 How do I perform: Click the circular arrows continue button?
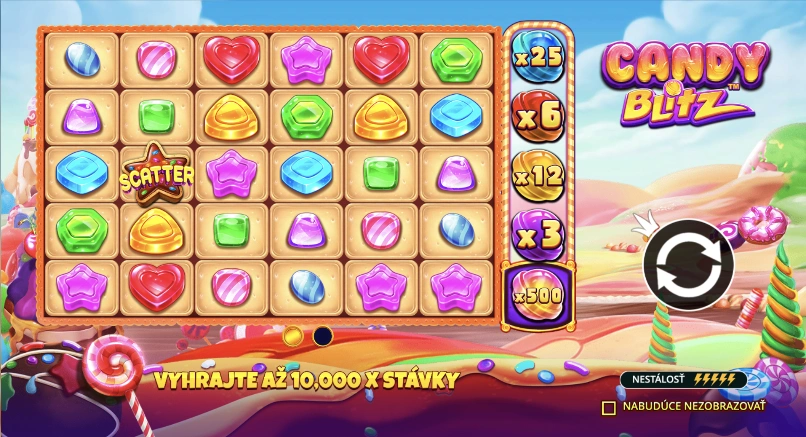click(688, 263)
